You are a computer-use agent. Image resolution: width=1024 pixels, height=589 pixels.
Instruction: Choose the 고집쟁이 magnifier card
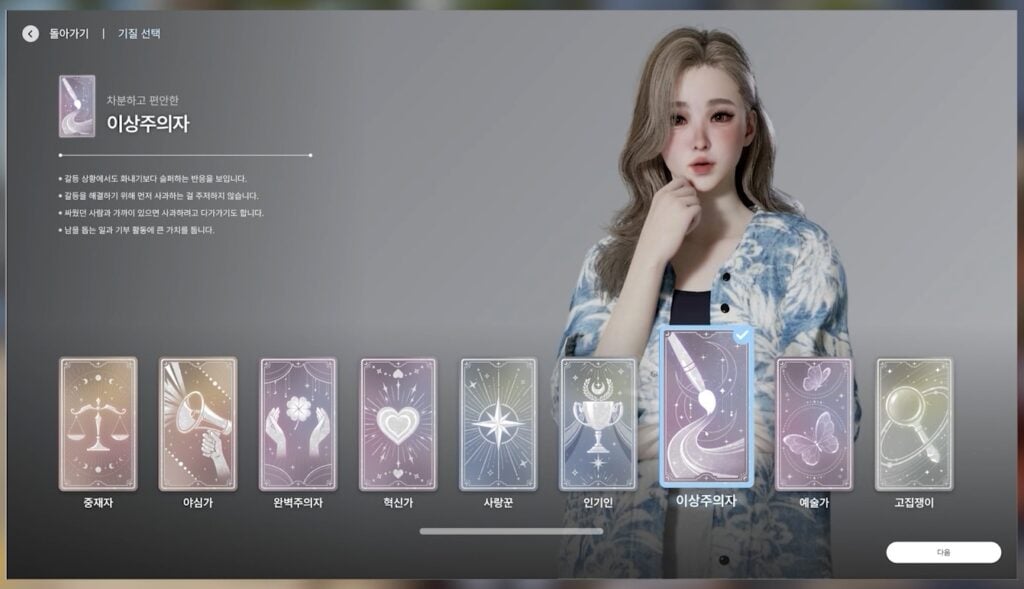[914, 424]
